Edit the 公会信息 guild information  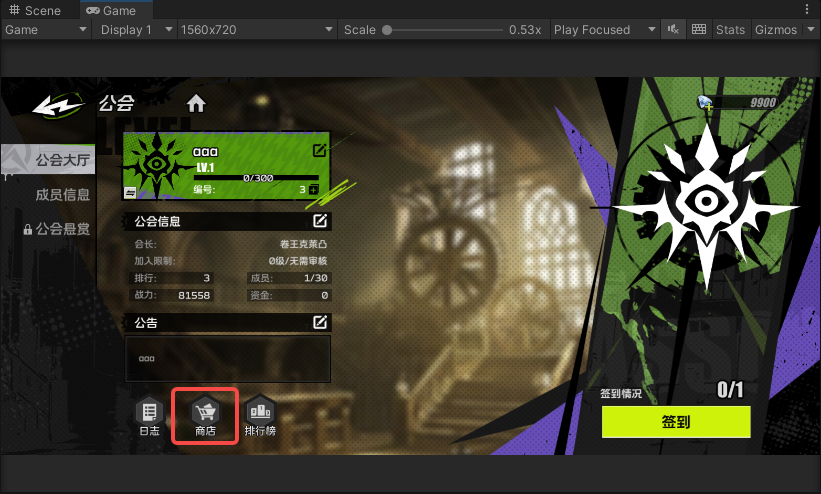320,220
